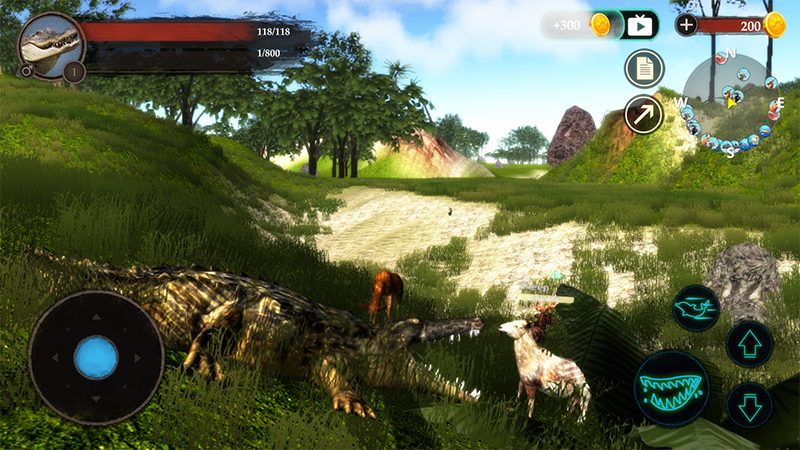Tap the crocodile portrait in the corner

pos(47,42)
